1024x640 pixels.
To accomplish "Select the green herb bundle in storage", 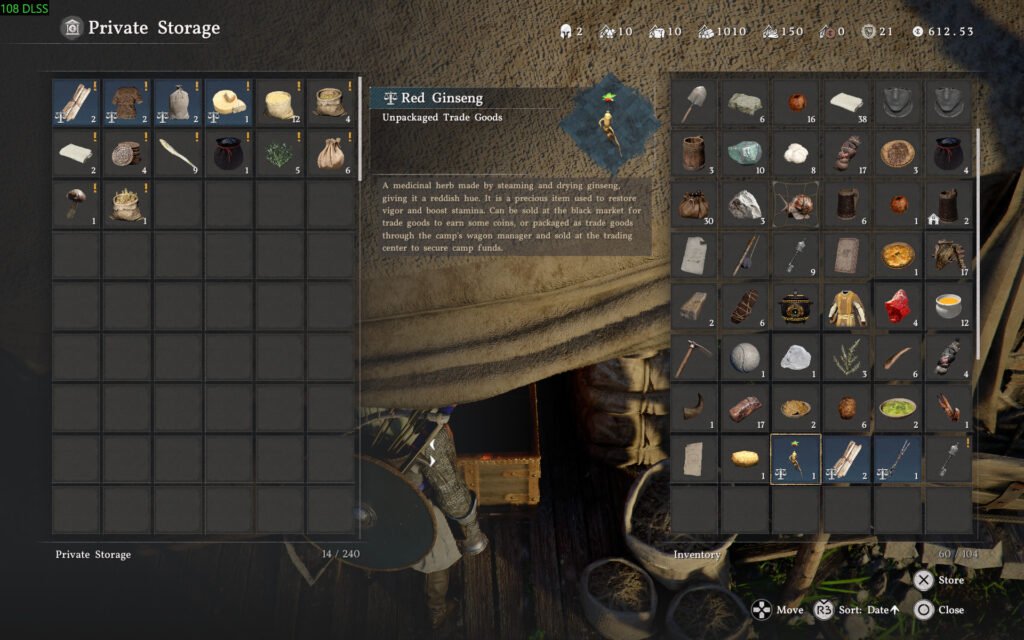I will [280, 154].
